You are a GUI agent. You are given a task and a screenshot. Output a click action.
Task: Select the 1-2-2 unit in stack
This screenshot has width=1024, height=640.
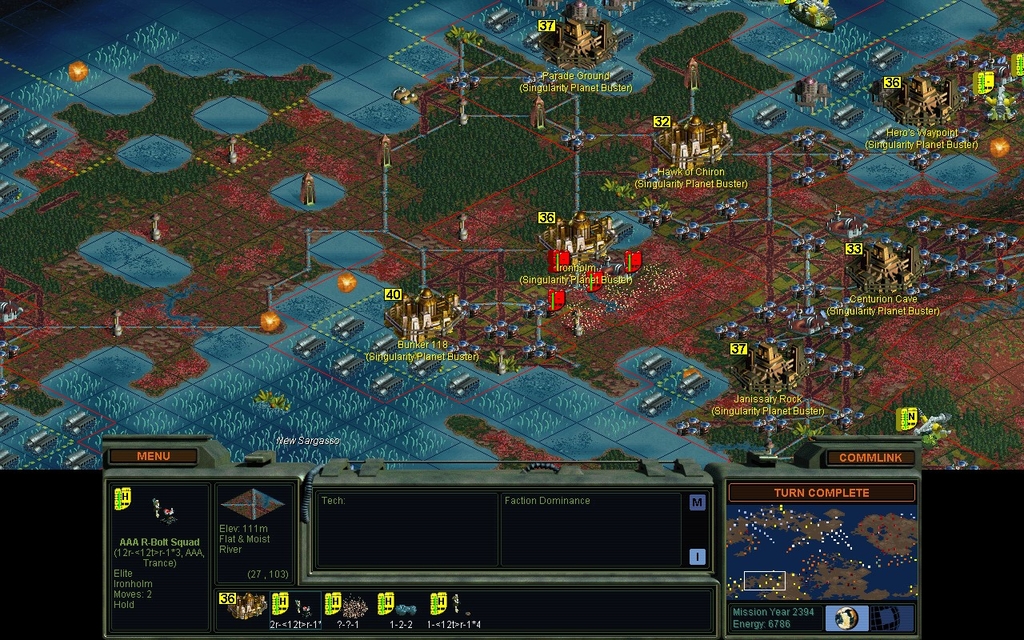tap(400, 606)
